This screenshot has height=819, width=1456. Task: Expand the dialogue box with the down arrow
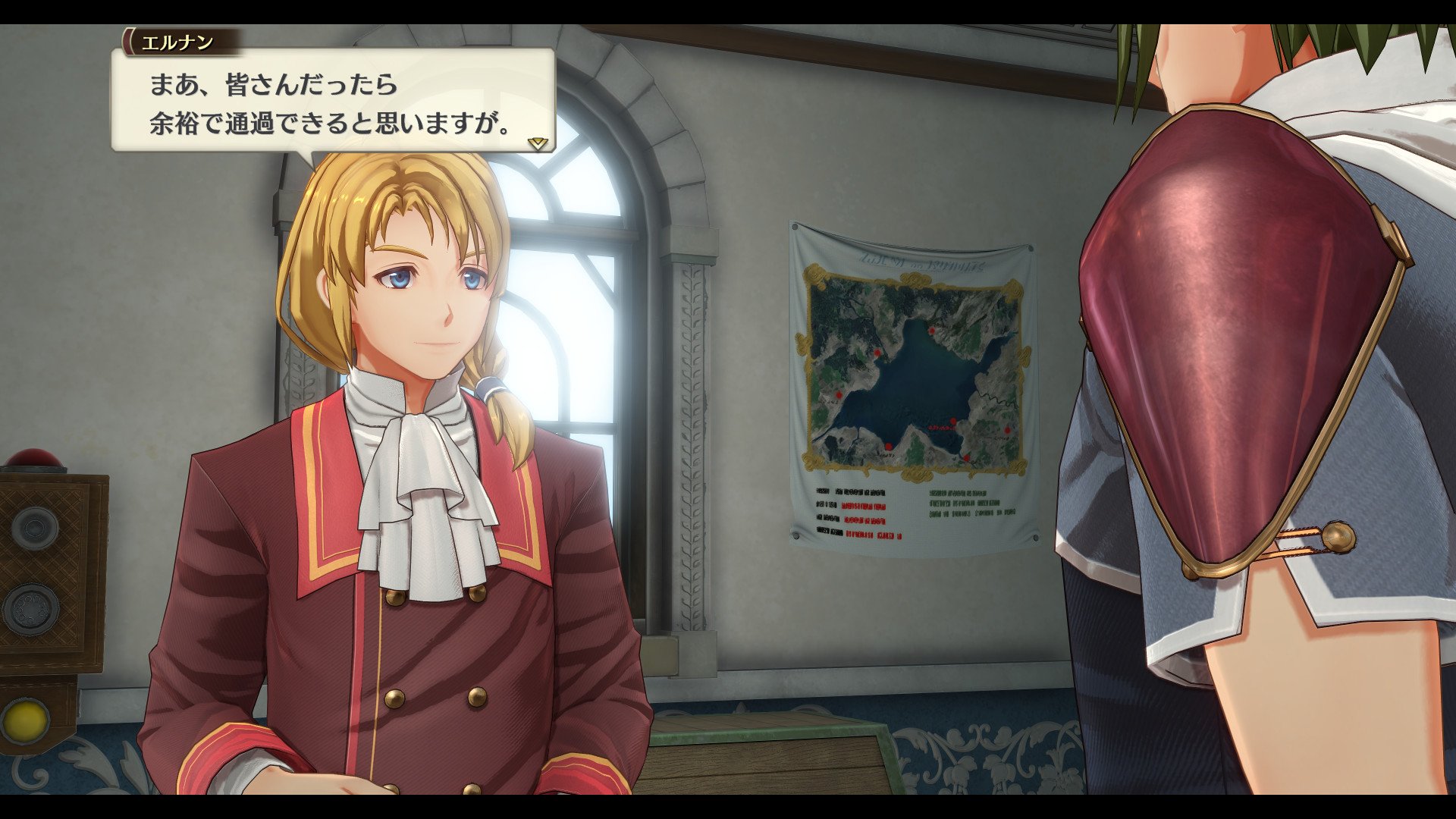coord(538,143)
